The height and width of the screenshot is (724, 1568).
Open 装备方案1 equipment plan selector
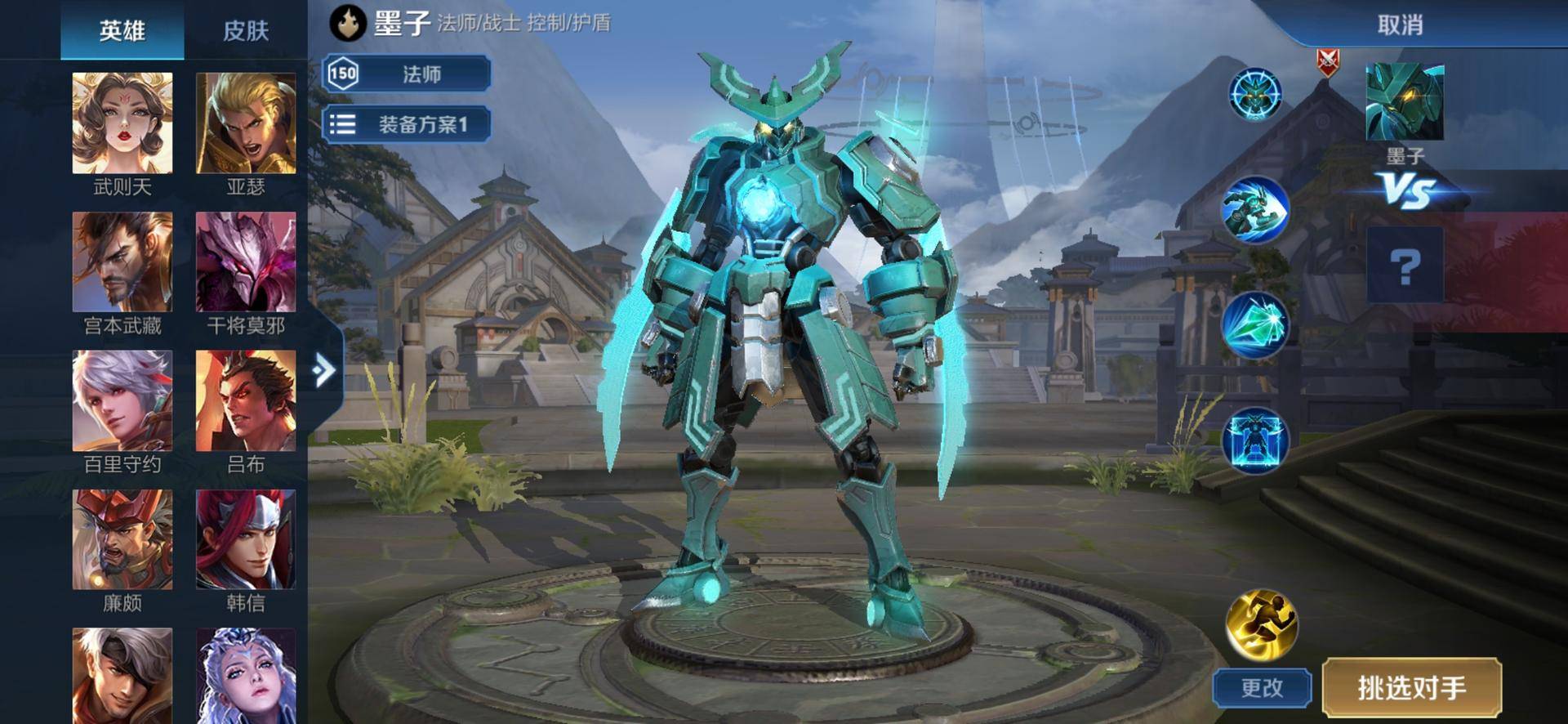click(x=407, y=125)
